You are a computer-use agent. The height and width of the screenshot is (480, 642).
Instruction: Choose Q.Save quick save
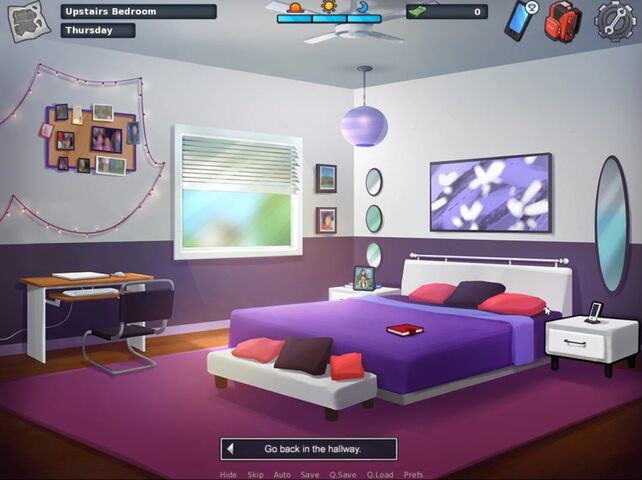coord(343,475)
